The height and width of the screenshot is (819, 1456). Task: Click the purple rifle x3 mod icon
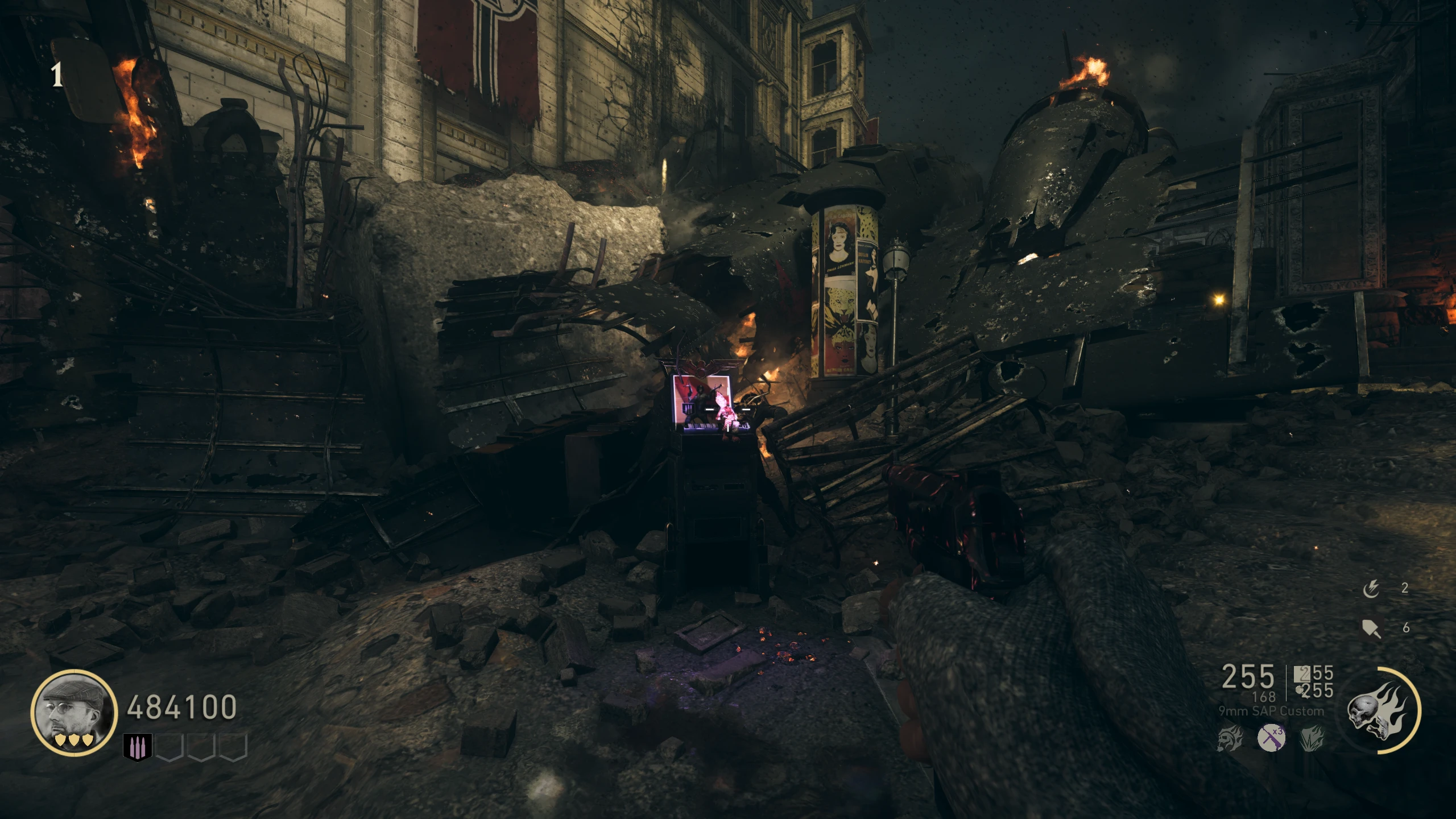[x=1271, y=738]
